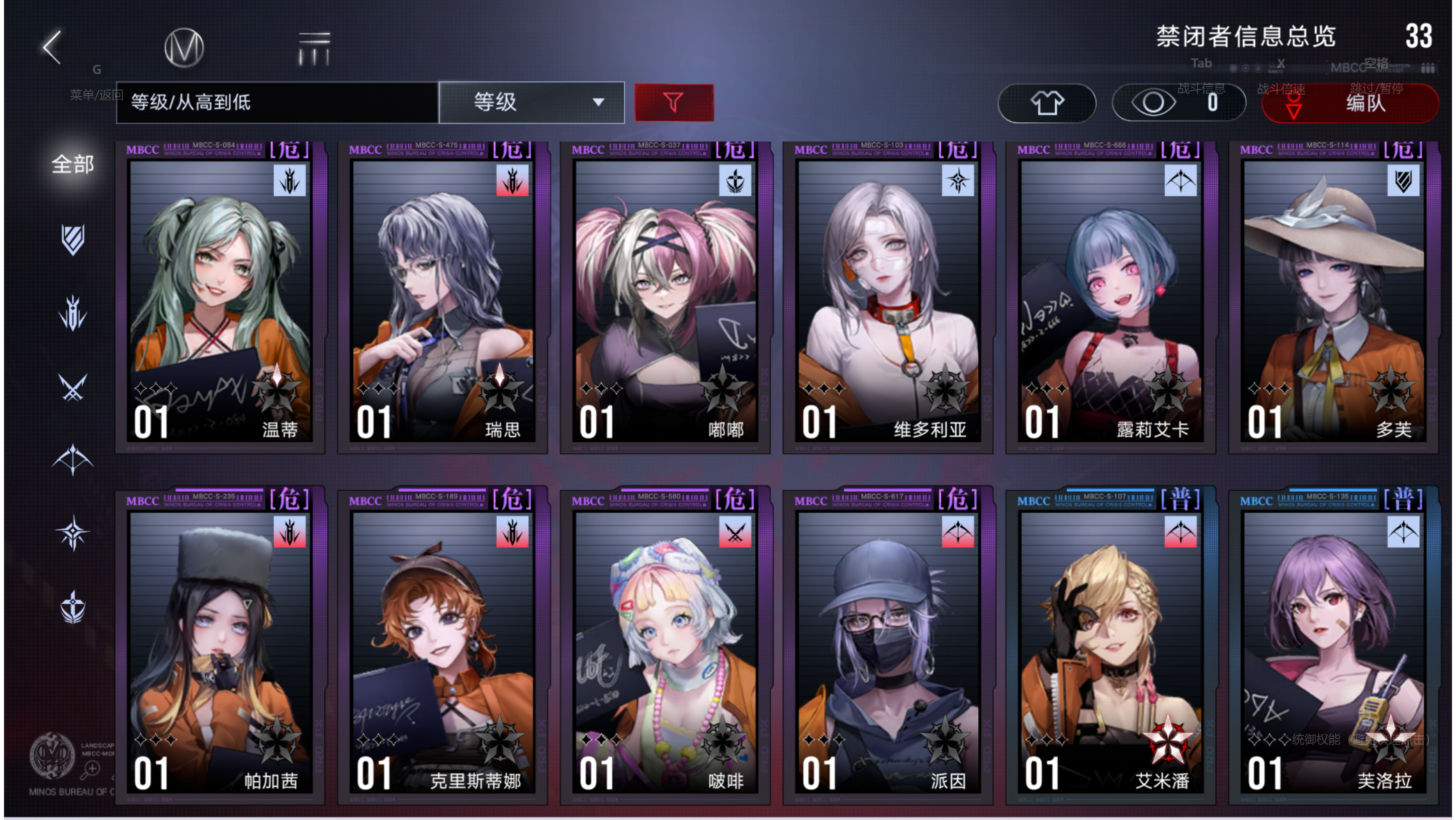Open the costume shirt icon near 编队

pyautogui.click(x=1047, y=103)
